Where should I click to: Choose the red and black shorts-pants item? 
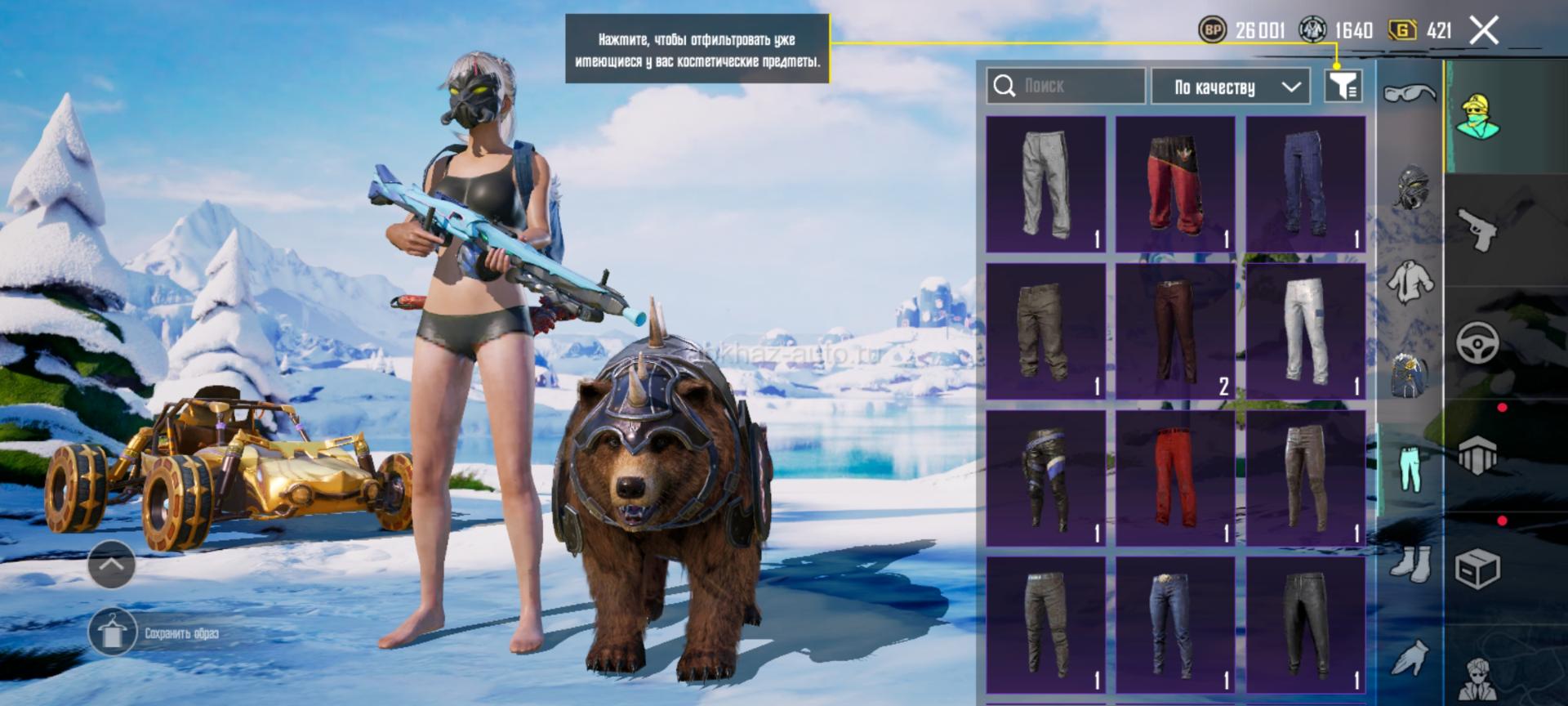point(1175,185)
